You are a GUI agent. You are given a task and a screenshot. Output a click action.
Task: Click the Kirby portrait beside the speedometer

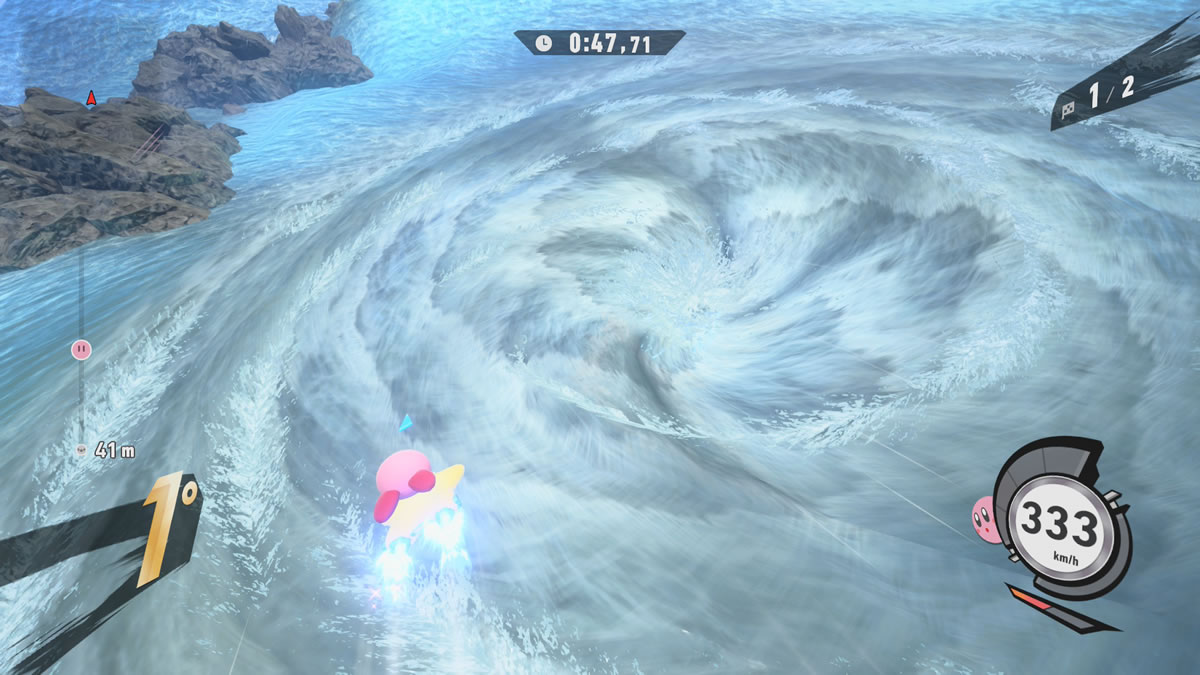985,516
